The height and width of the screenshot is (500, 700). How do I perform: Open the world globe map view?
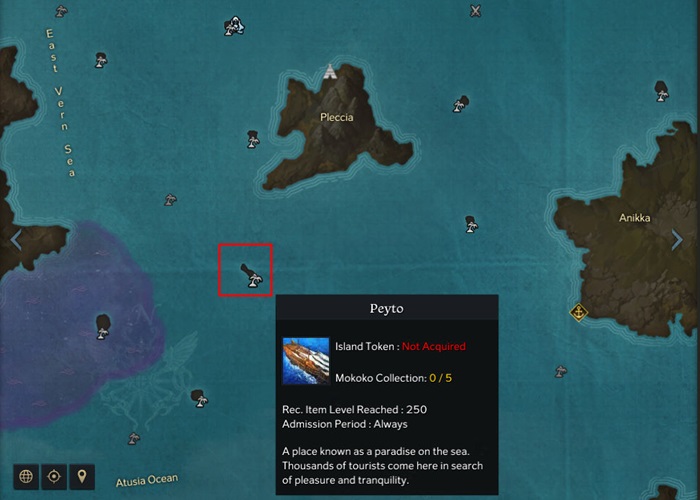[25, 476]
